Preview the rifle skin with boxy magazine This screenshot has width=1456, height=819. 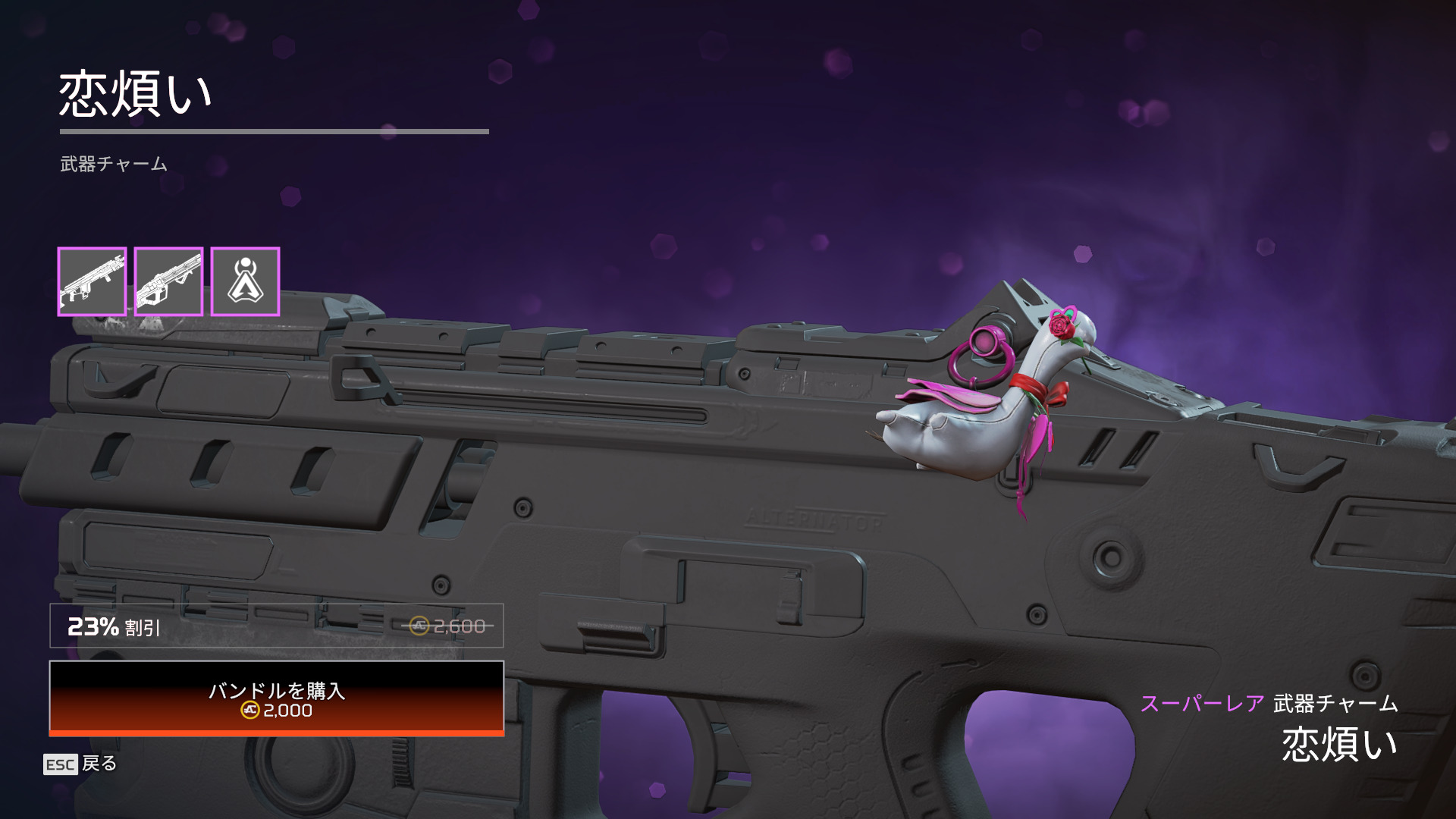(92, 281)
